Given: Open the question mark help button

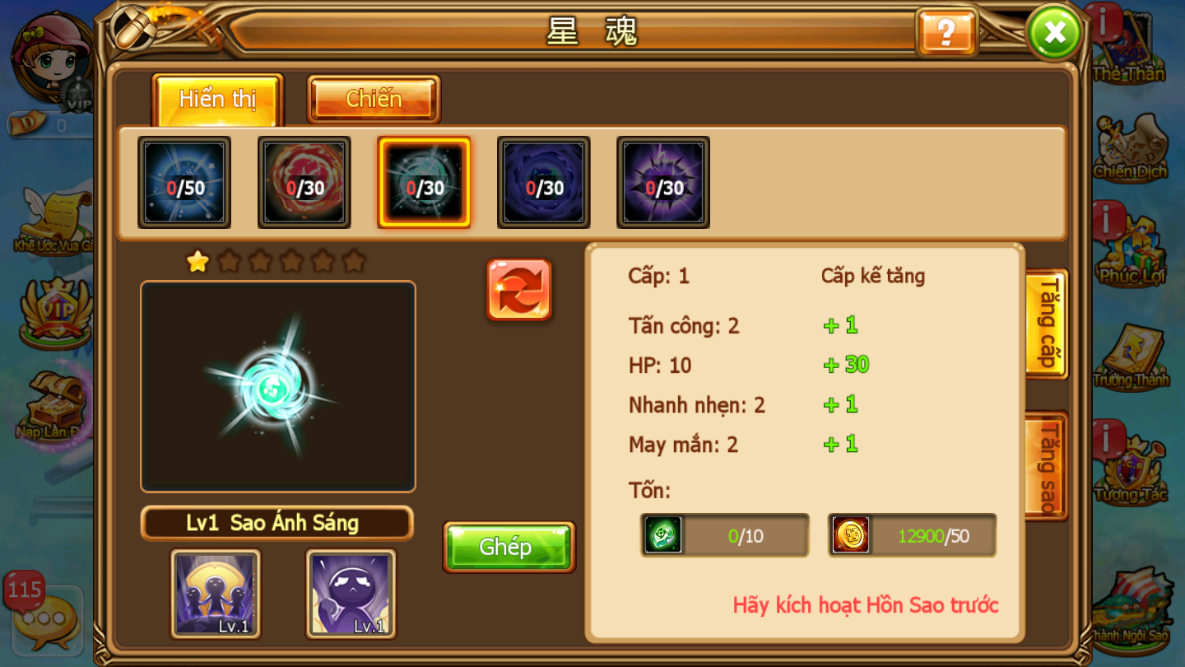Looking at the screenshot, I should [945, 33].
